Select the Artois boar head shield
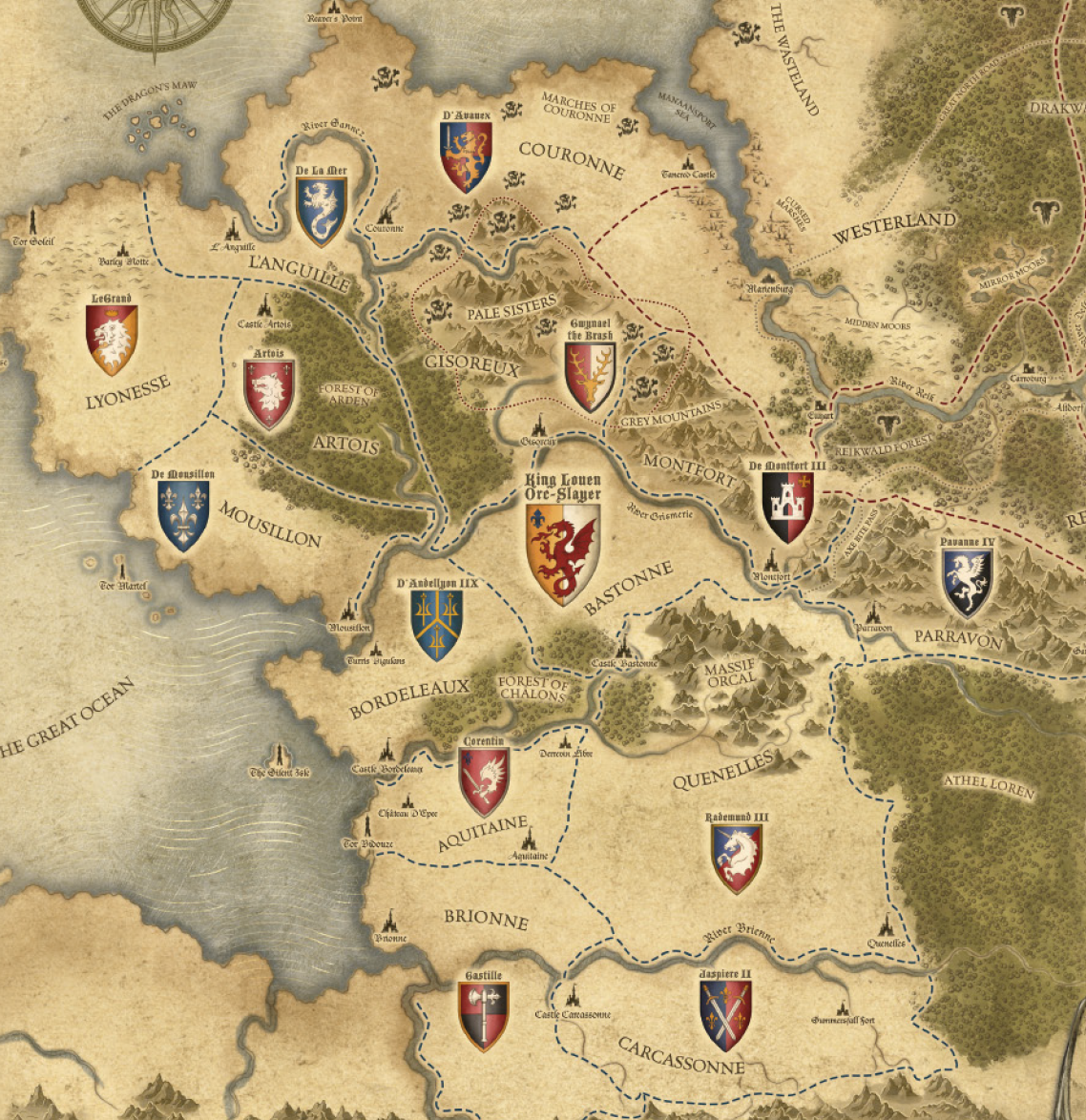The width and height of the screenshot is (1086, 1120). [269, 394]
